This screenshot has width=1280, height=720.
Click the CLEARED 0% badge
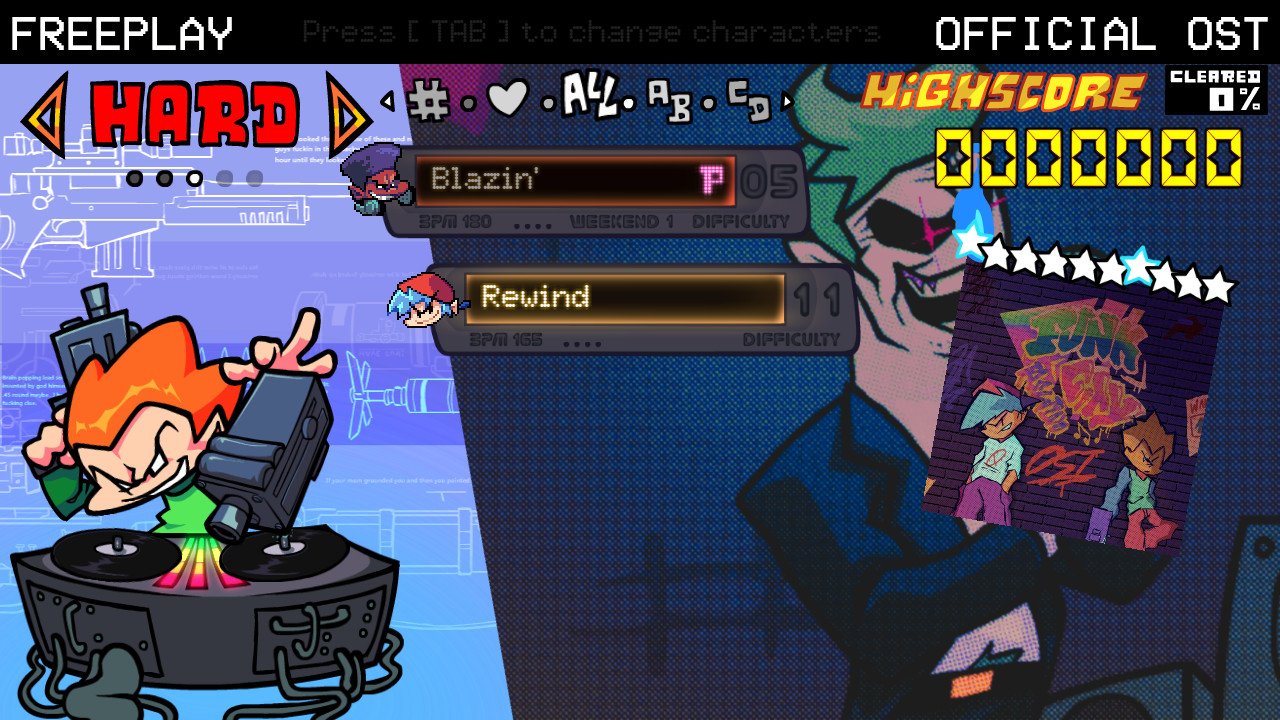[x=1216, y=92]
